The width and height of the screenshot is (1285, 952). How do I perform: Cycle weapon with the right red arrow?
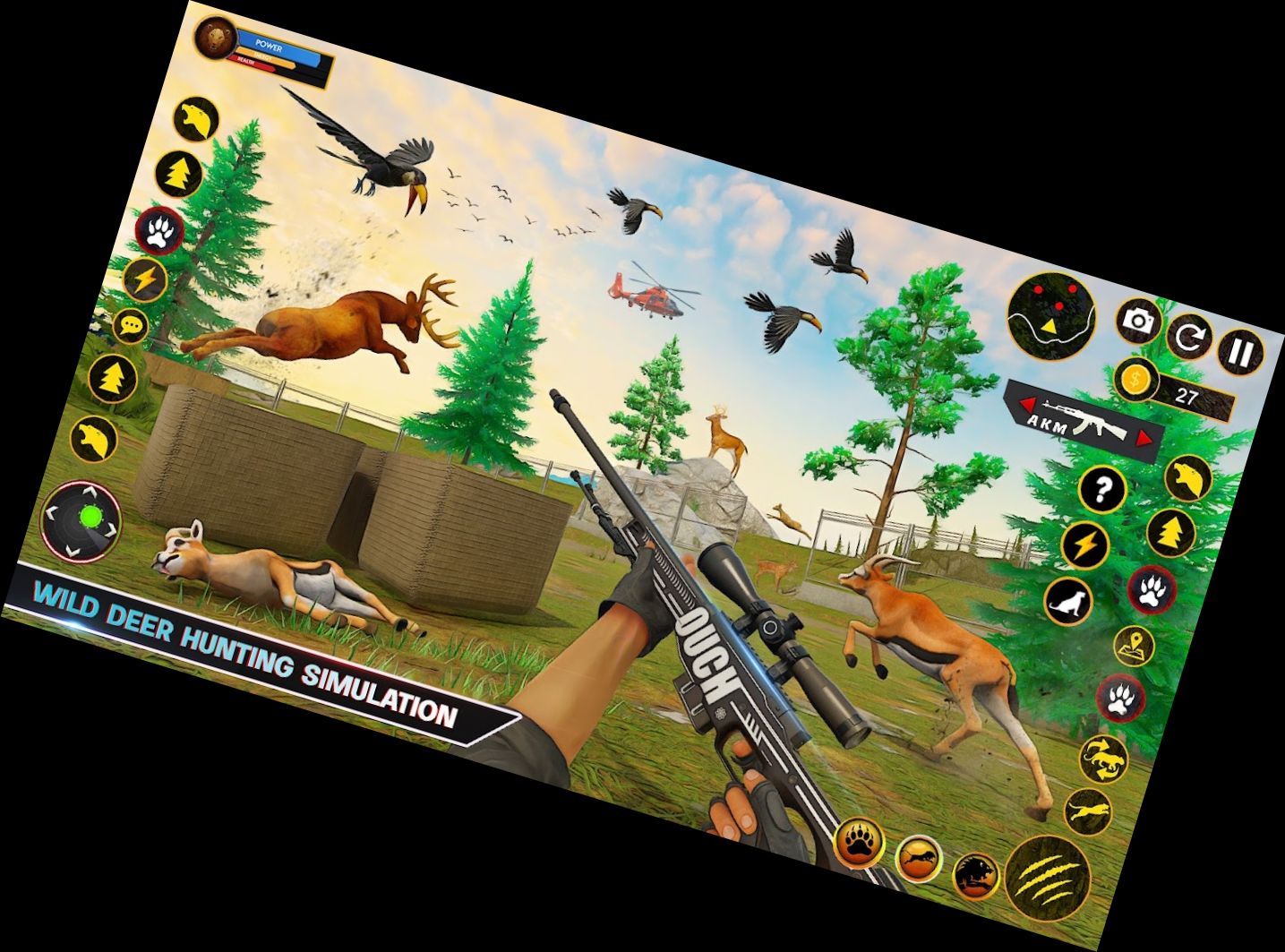[x=1143, y=439]
